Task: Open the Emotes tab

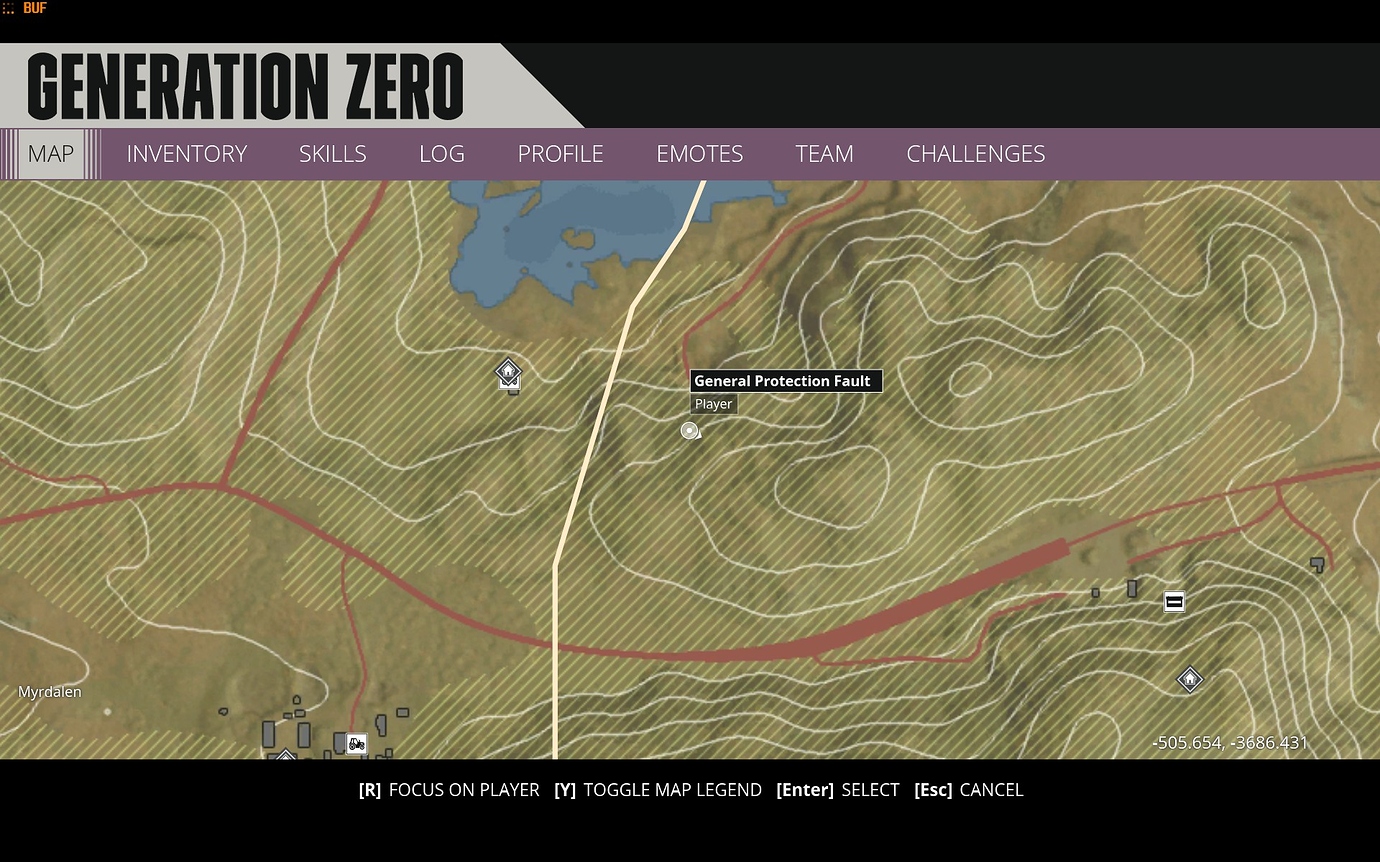Action: coord(699,154)
